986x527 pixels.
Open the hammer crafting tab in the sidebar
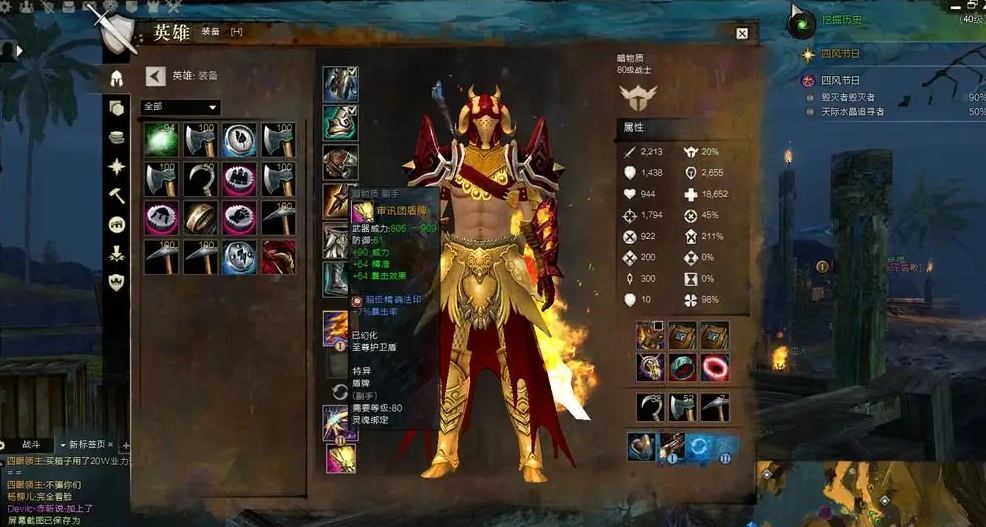(x=117, y=195)
